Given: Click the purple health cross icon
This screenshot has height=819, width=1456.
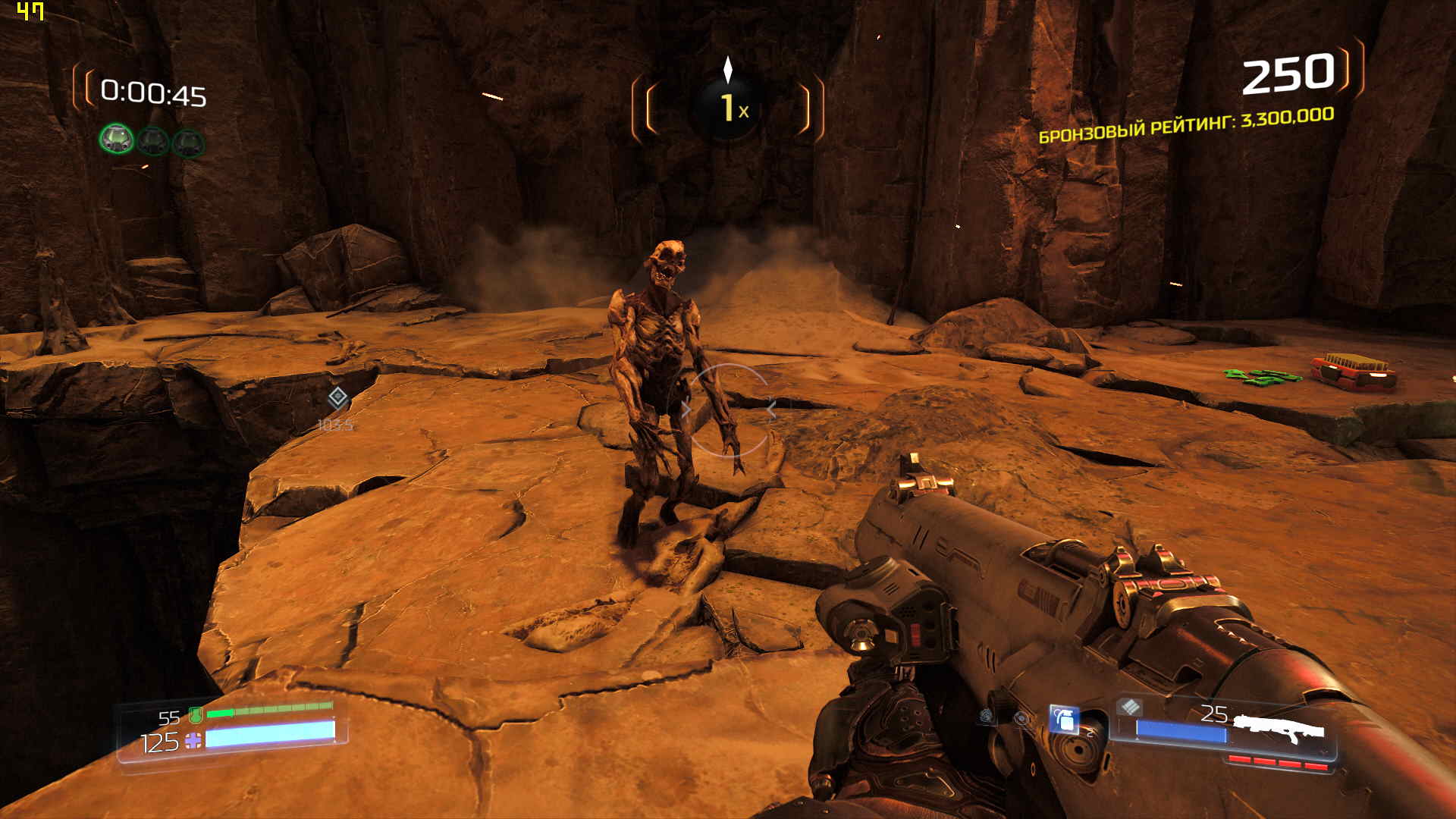Looking at the screenshot, I should [194, 740].
